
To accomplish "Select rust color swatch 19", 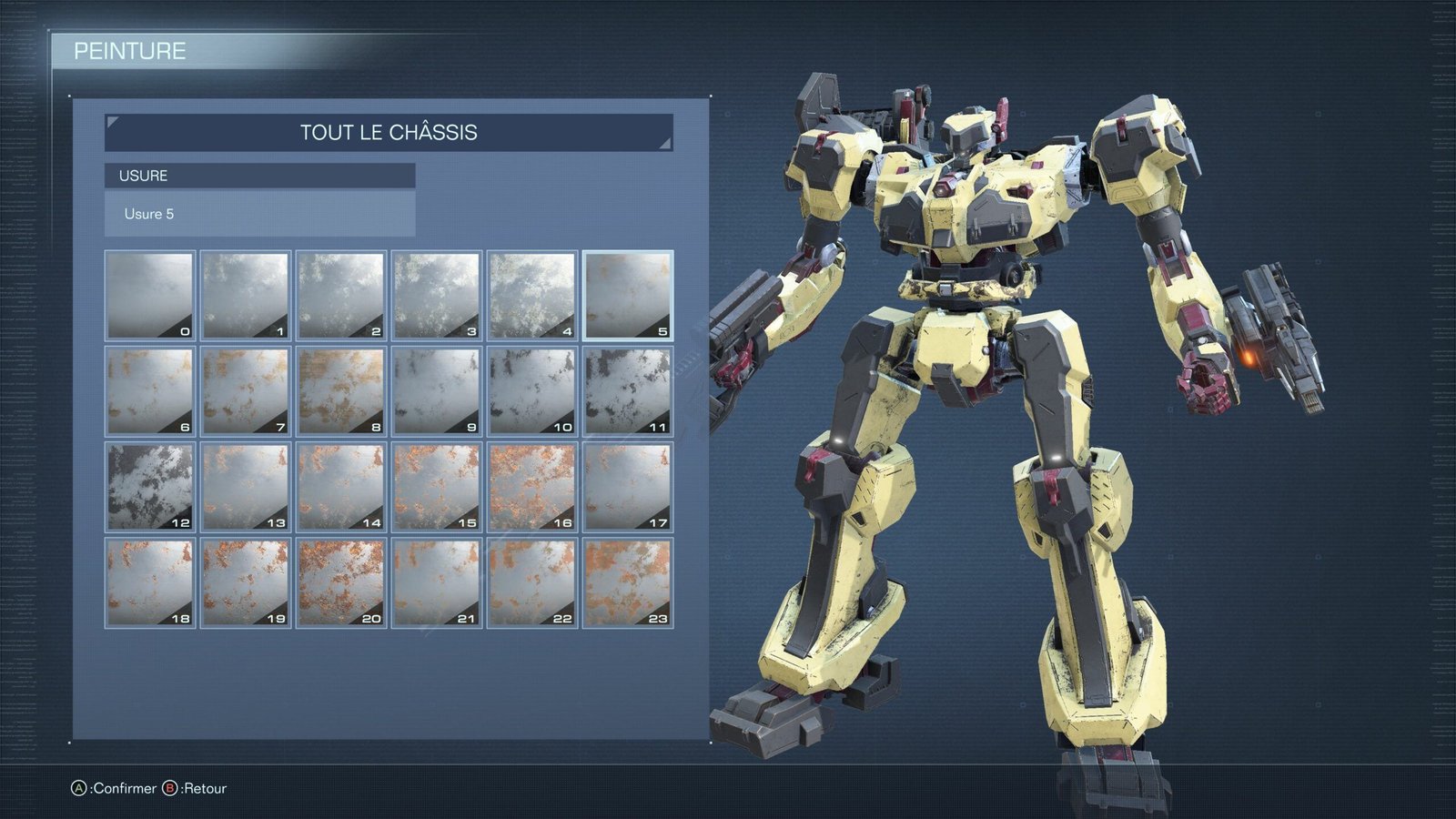I will pos(244,582).
